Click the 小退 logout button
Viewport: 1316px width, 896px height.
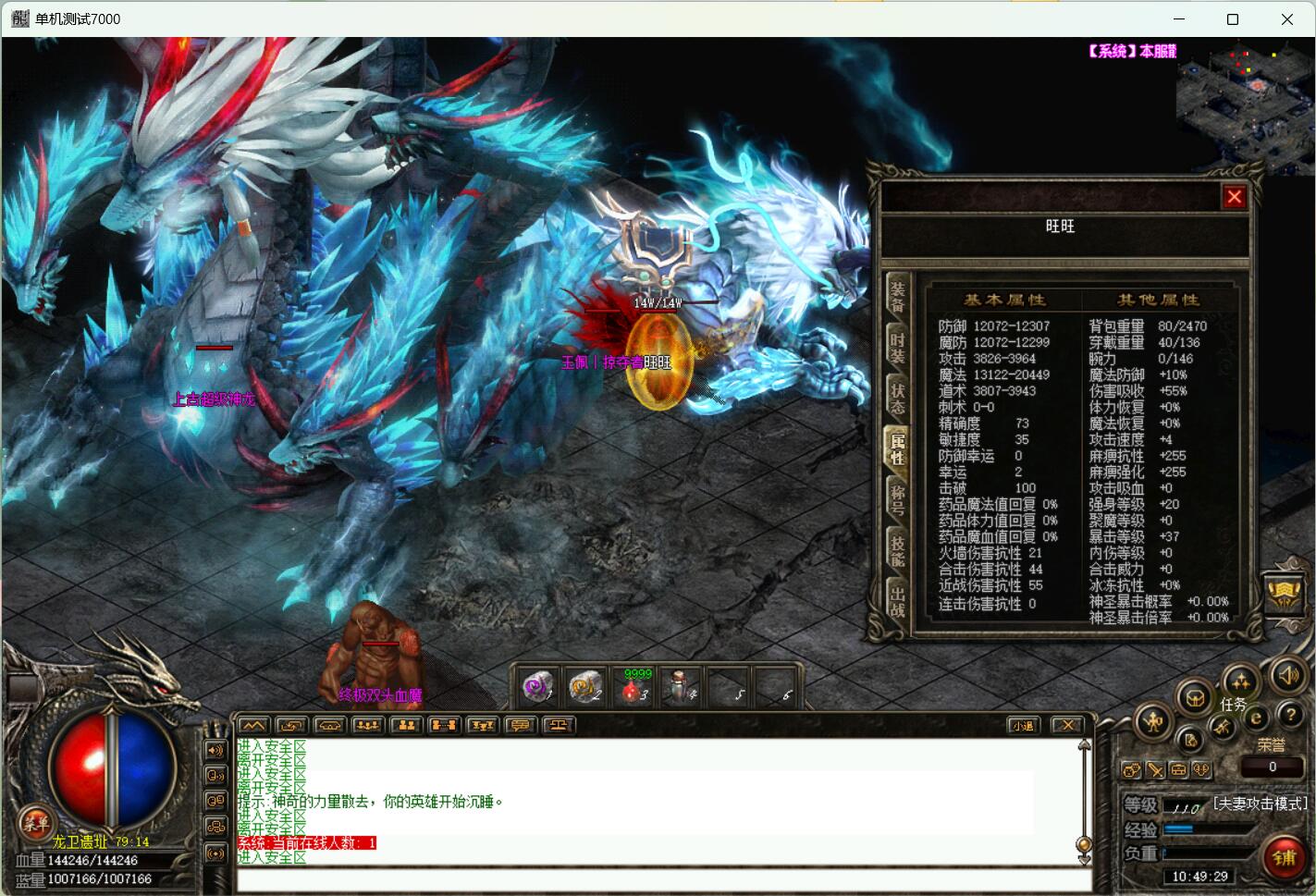tap(1023, 726)
